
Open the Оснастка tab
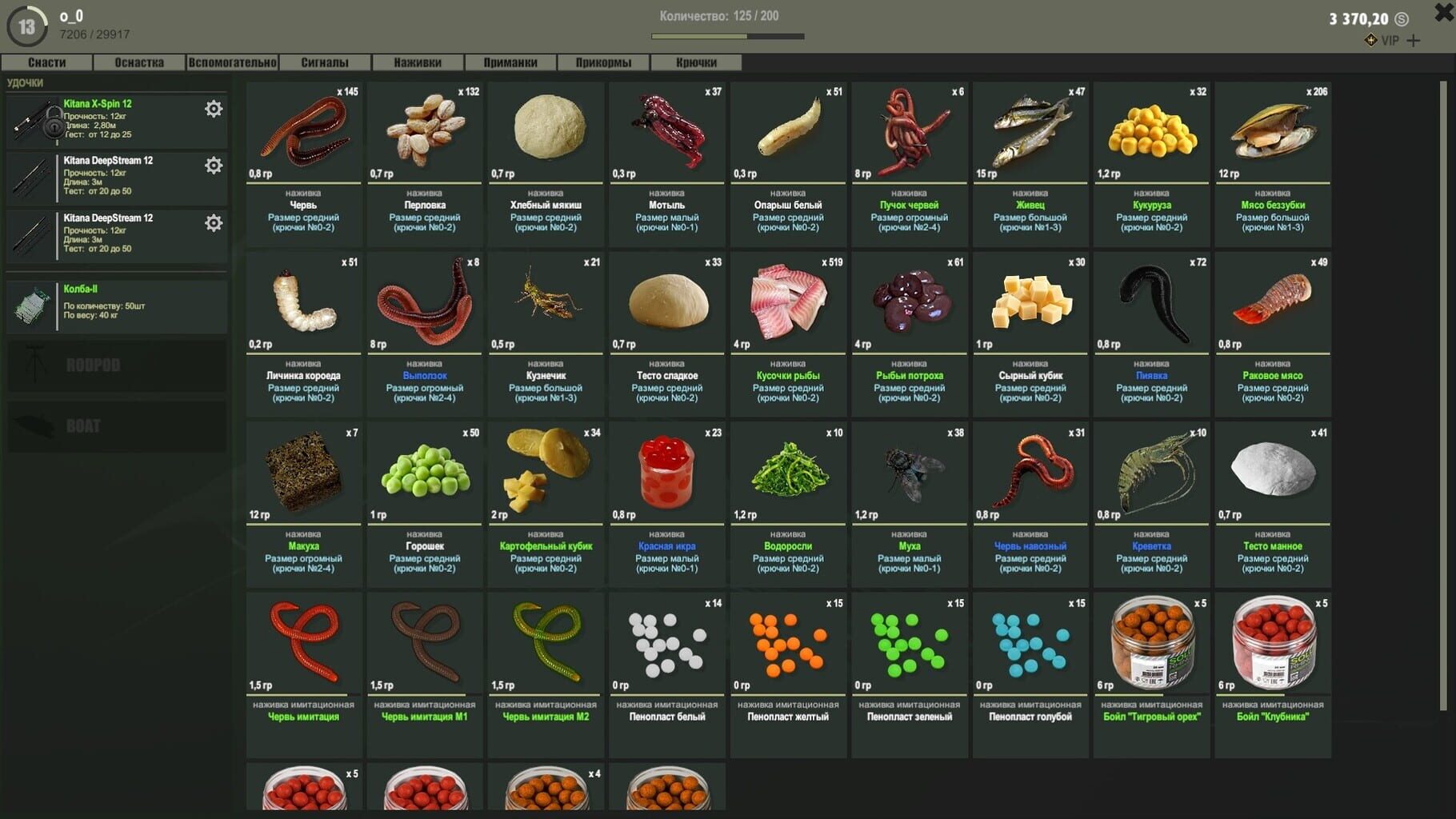(139, 62)
